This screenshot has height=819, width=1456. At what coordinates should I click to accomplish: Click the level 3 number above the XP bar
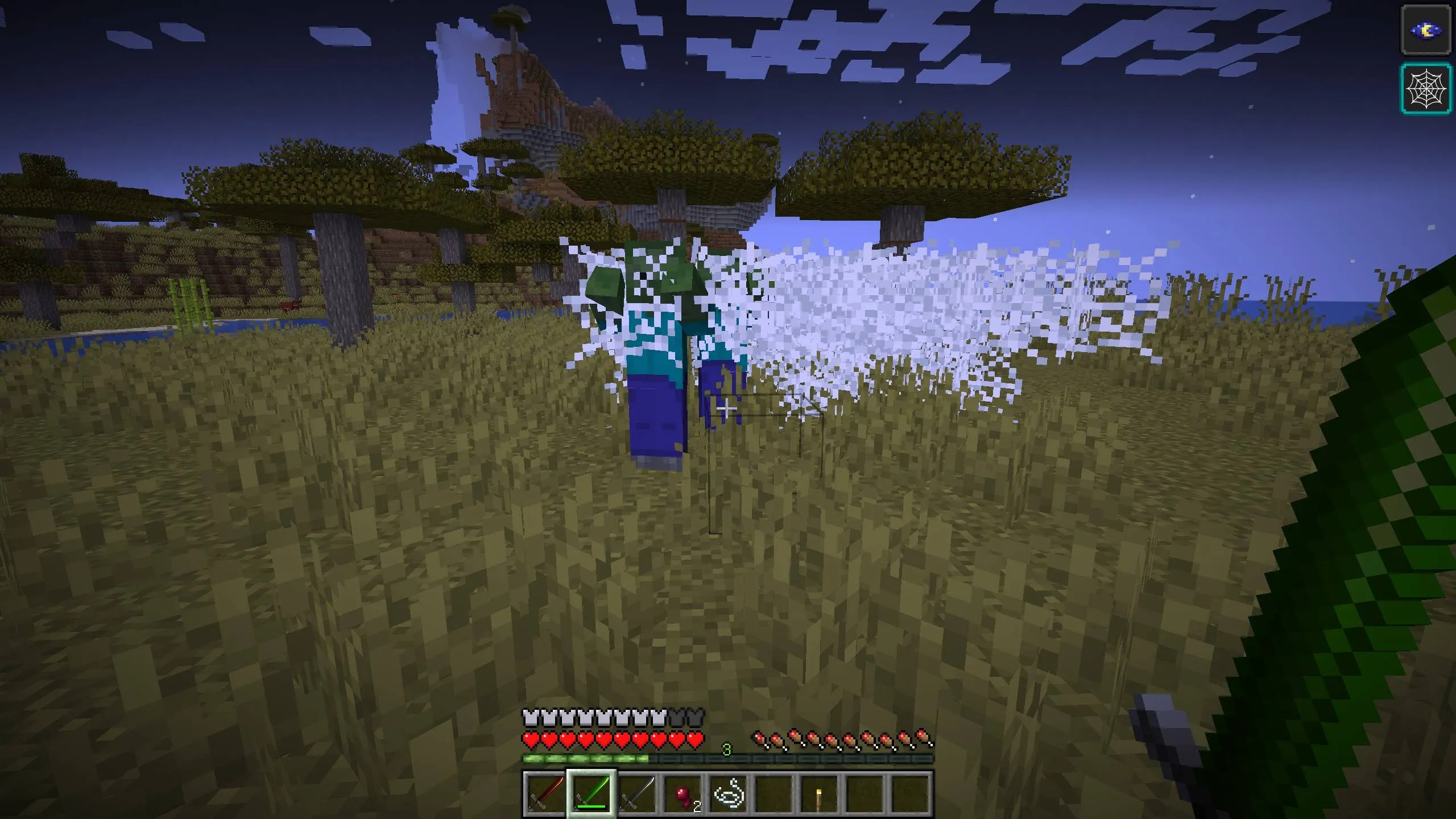coord(727,750)
